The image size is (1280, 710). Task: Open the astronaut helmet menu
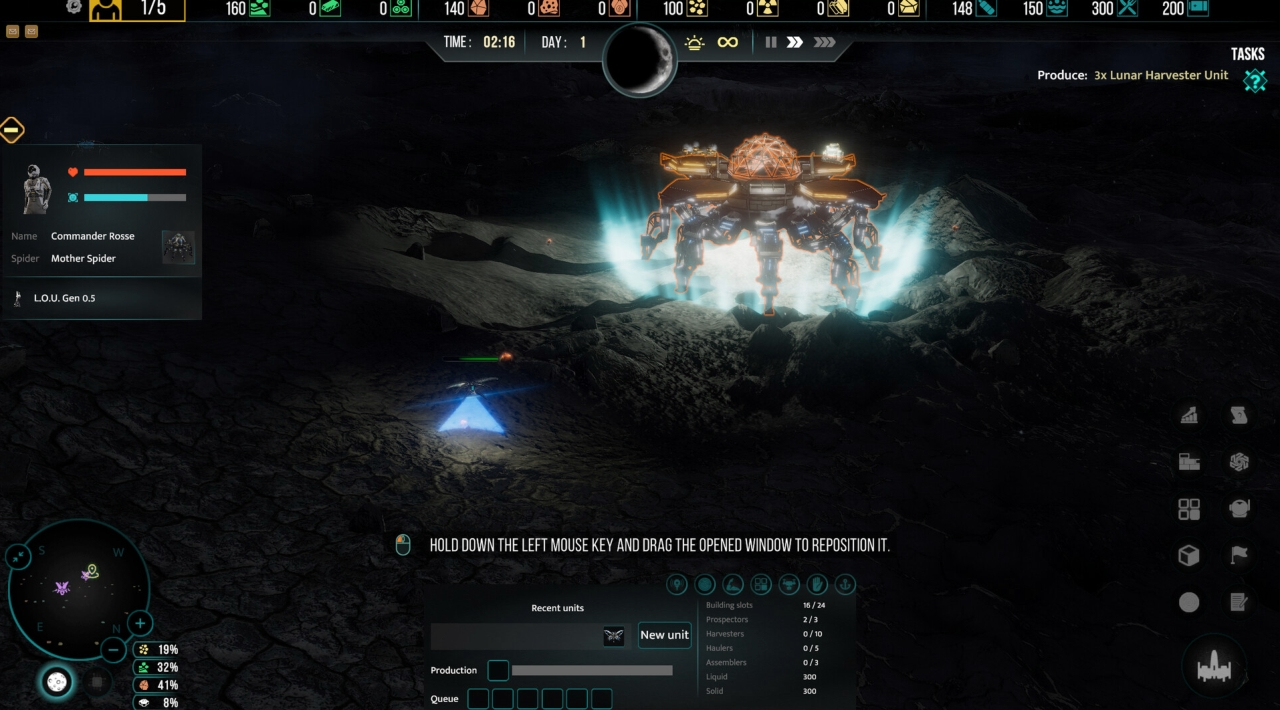(1239, 509)
